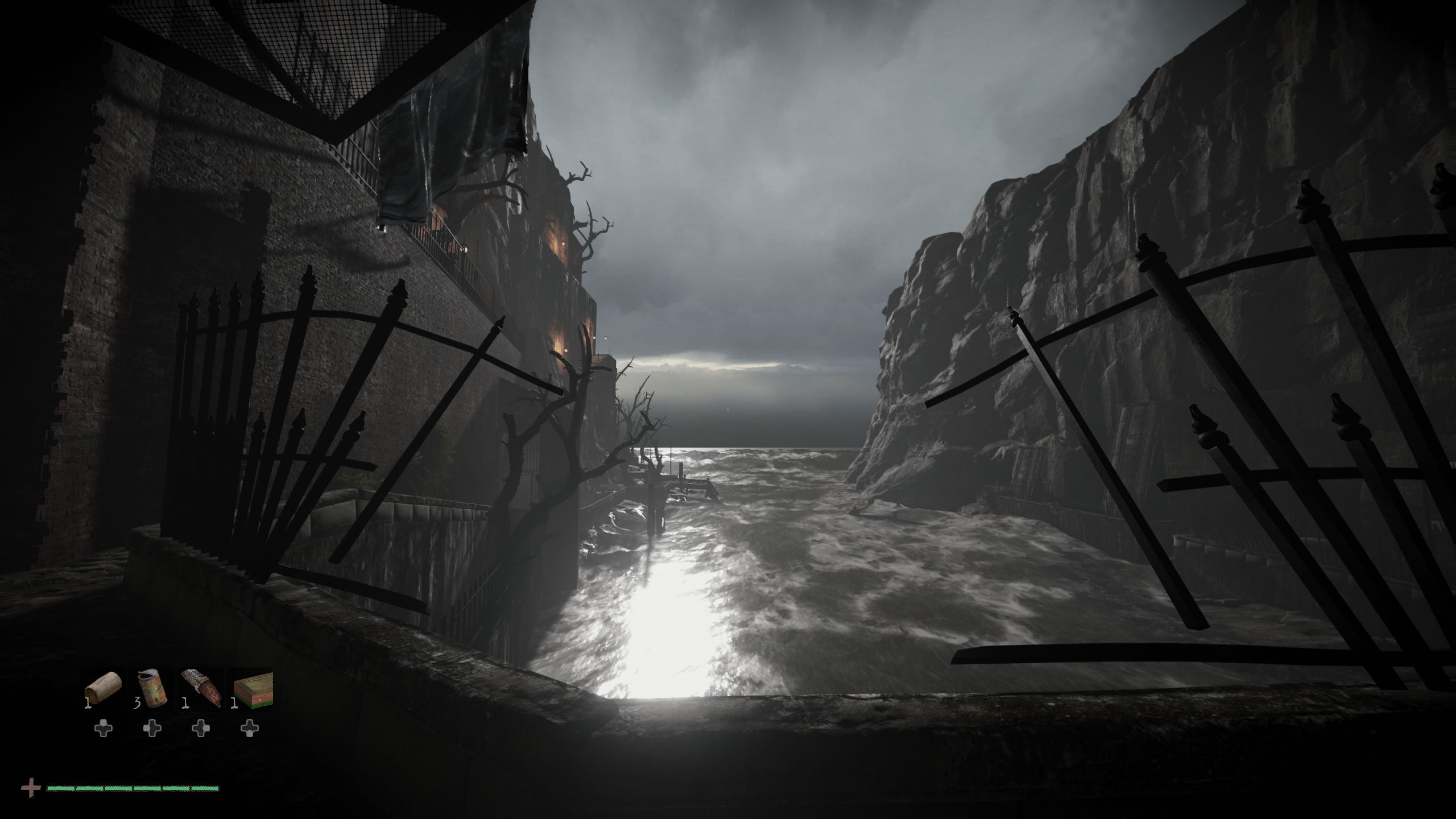Click the leftmost health bar segment
Image resolution: width=1456 pixels, height=819 pixels.
[x=61, y=789]
